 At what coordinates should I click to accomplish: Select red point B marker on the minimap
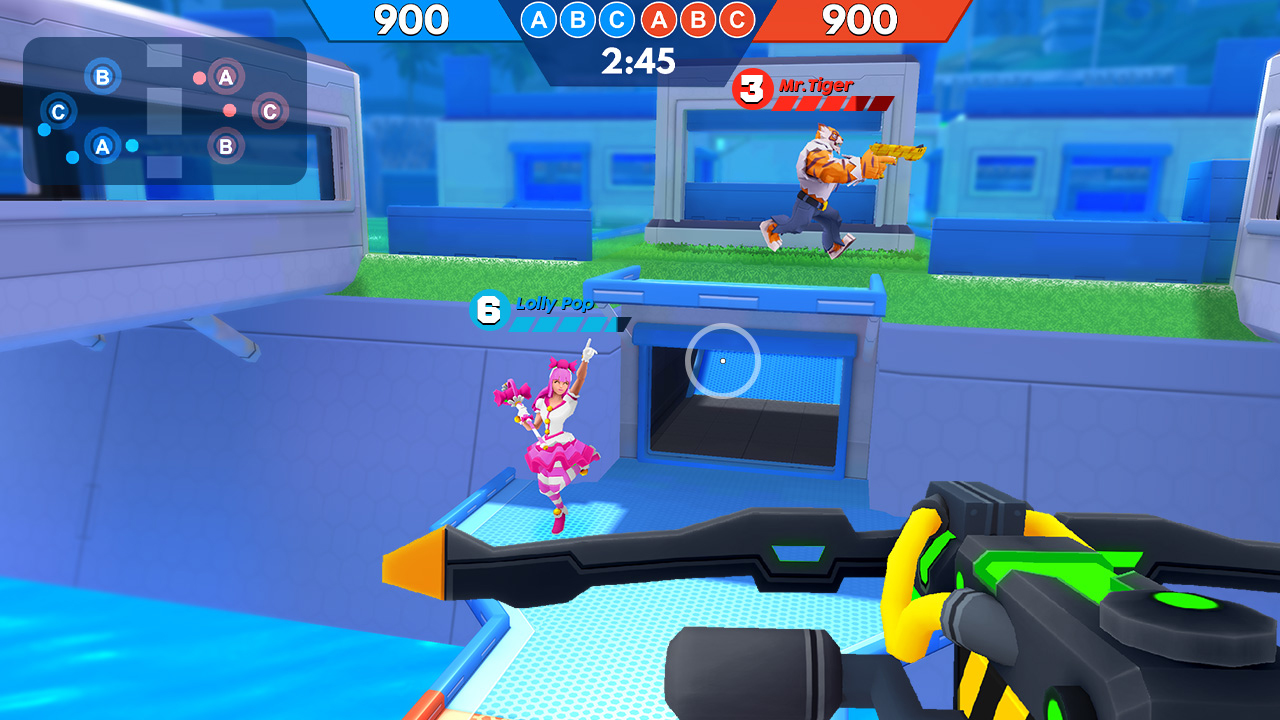tap(226, 147)
